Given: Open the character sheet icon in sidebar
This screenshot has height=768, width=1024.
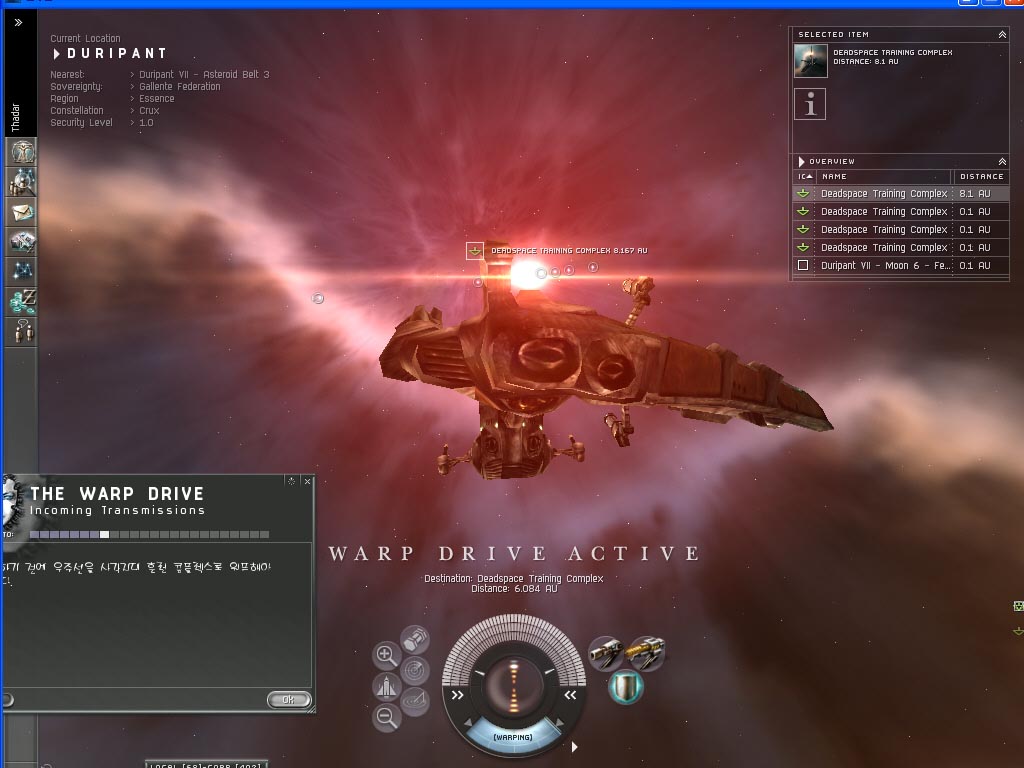Looking at the screenshot, I should pos(22,152).
